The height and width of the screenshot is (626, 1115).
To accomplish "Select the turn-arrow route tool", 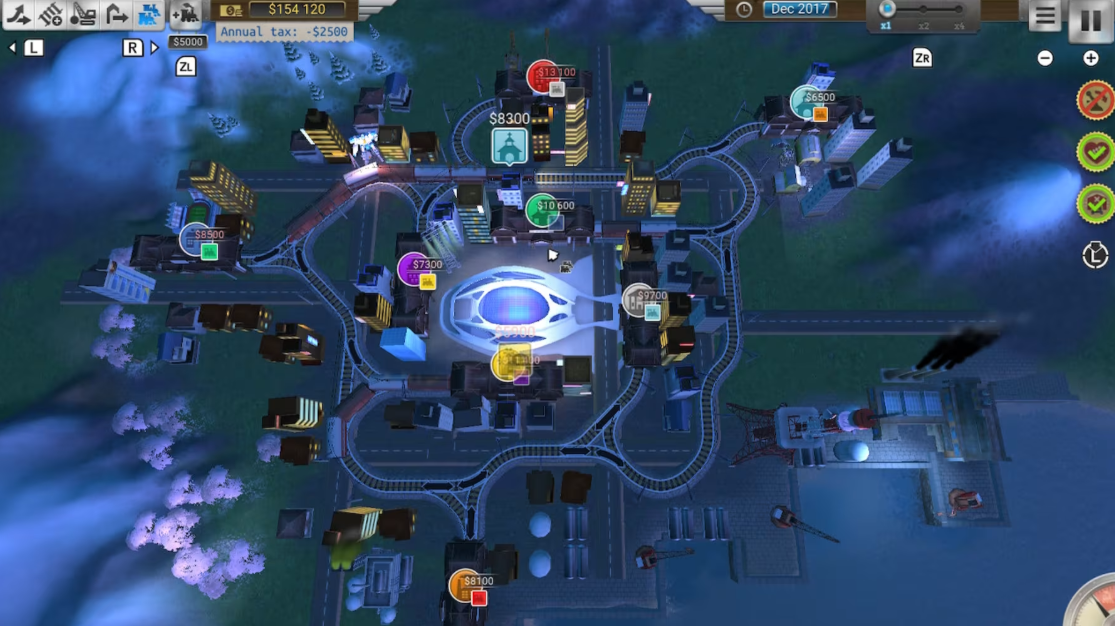I will (117, 14).
